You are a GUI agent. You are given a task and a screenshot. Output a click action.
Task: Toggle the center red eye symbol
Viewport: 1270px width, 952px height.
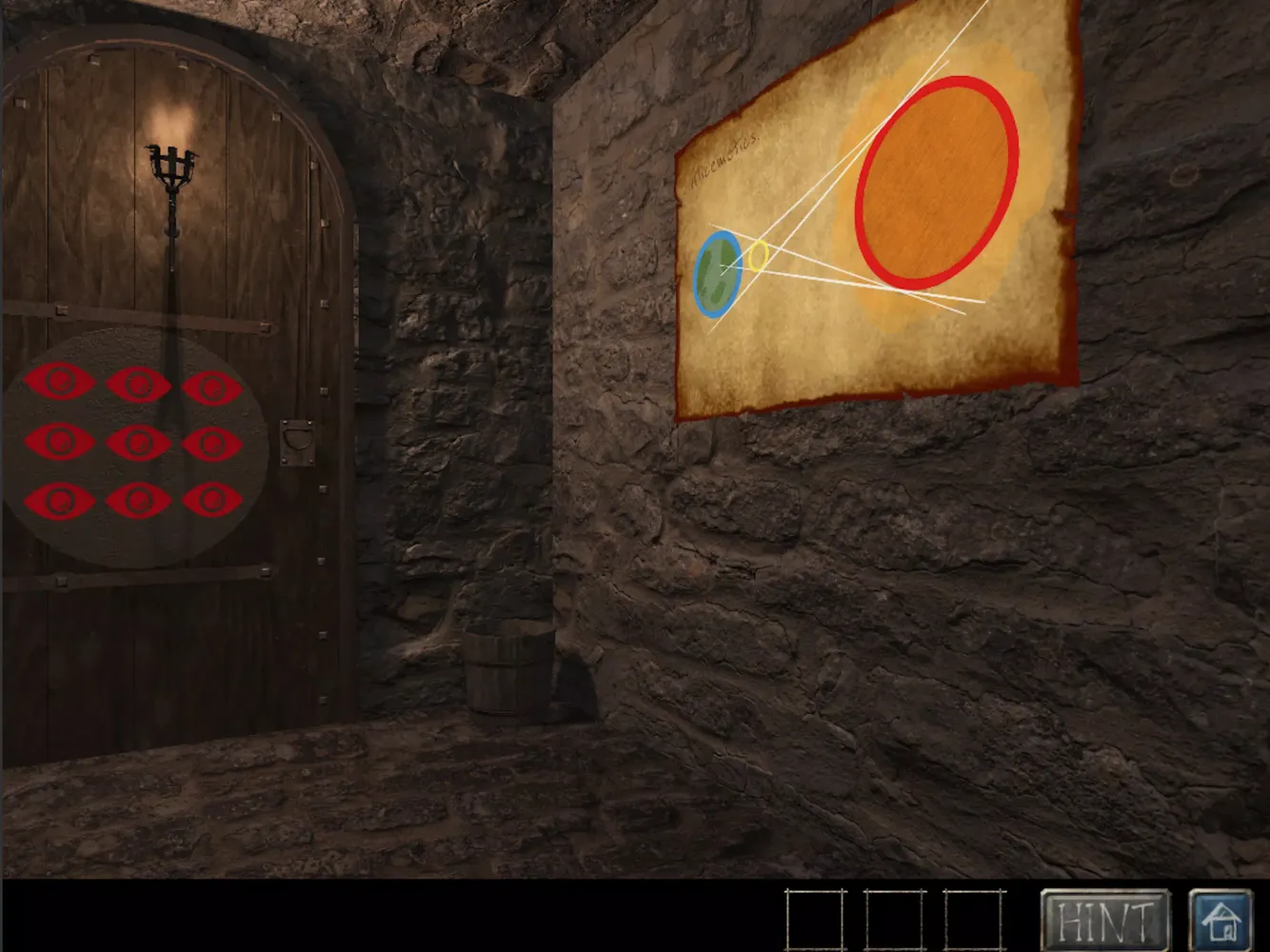tap(136, 440)
